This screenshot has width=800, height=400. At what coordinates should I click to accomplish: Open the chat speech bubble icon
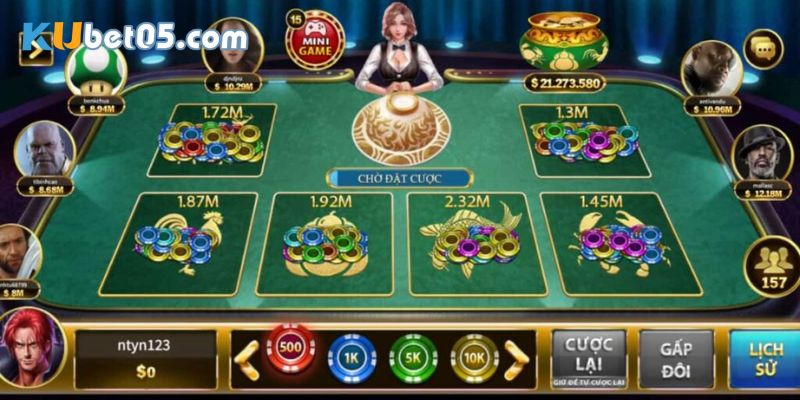[765, 45]
